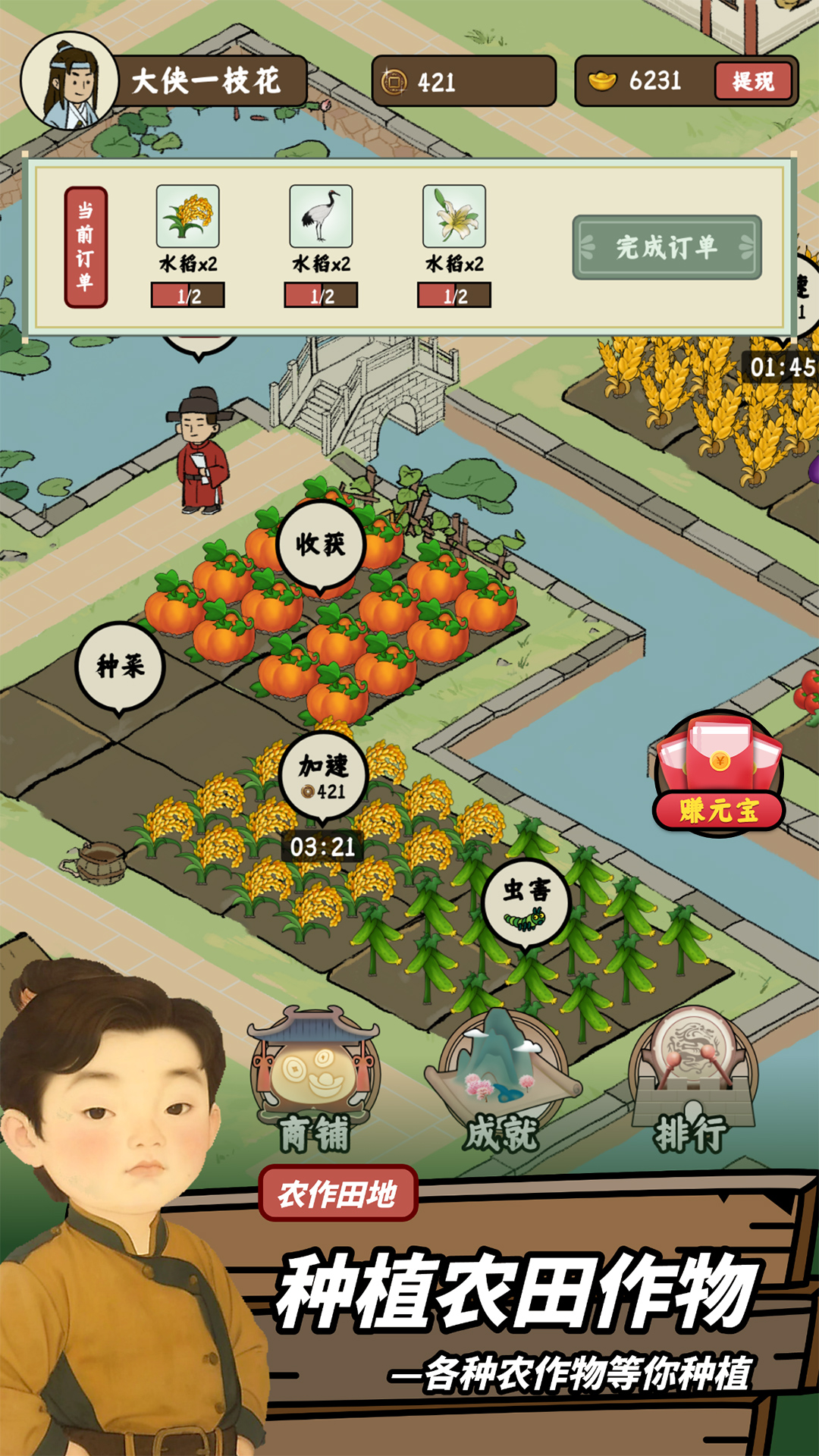Open the player avatar profile

pyautogui.click(x=68, y=81)
